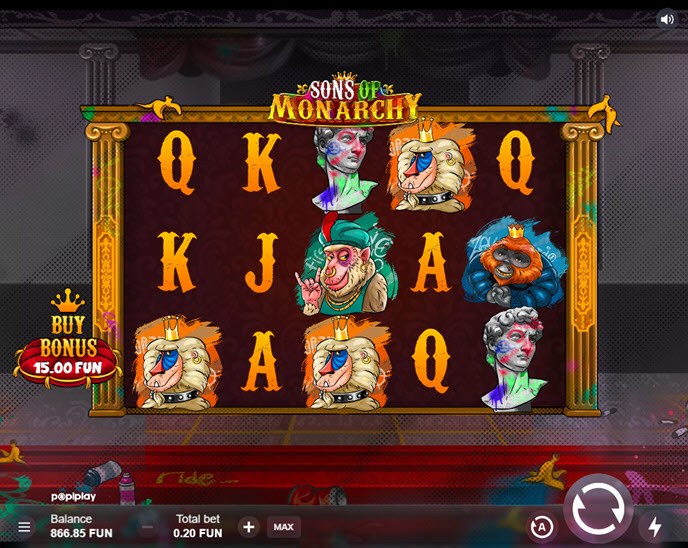Viewport: 688px width, 548px height.
Task: Activate turbo mode lightning bolt
Action: [x=655, y=526]
